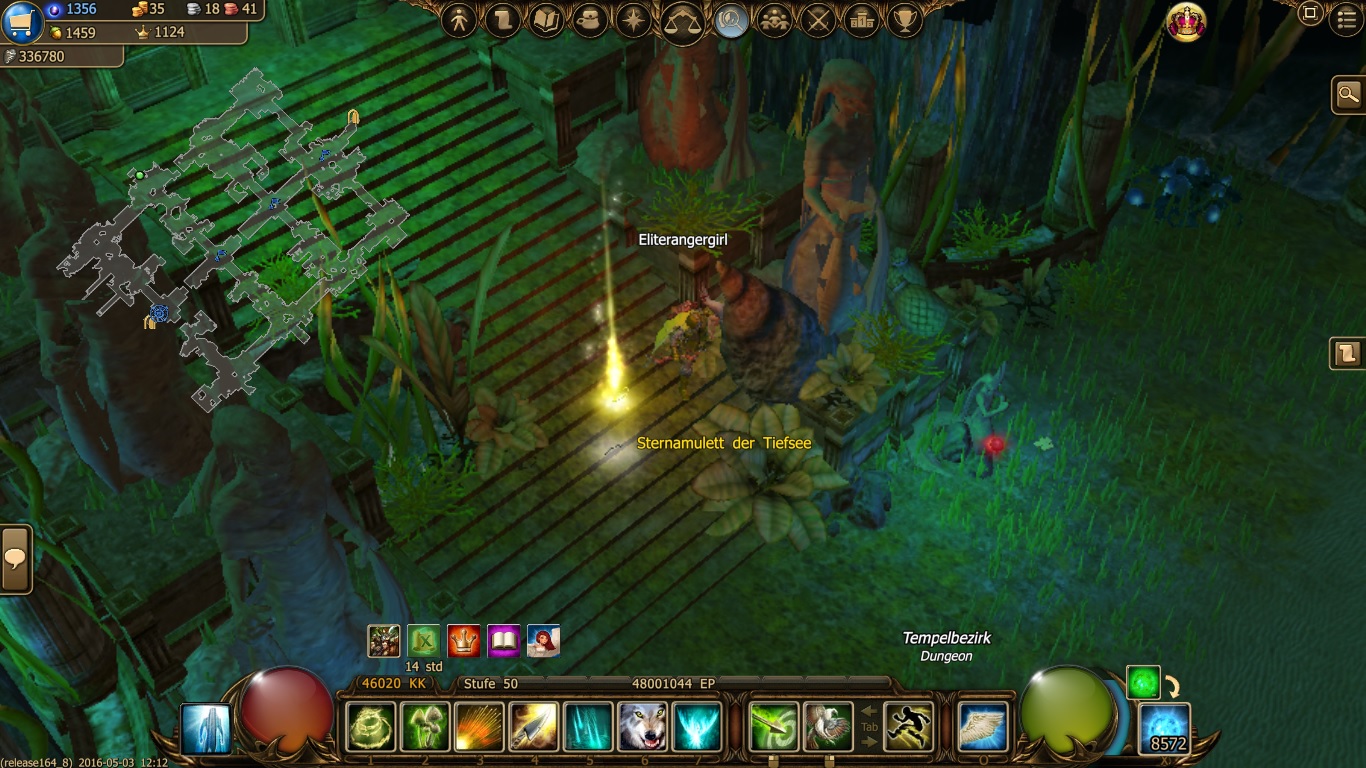Open the balance scales market menu
Image resolution: width=1366 pixels, height=768 pixels.
(683, 22)
